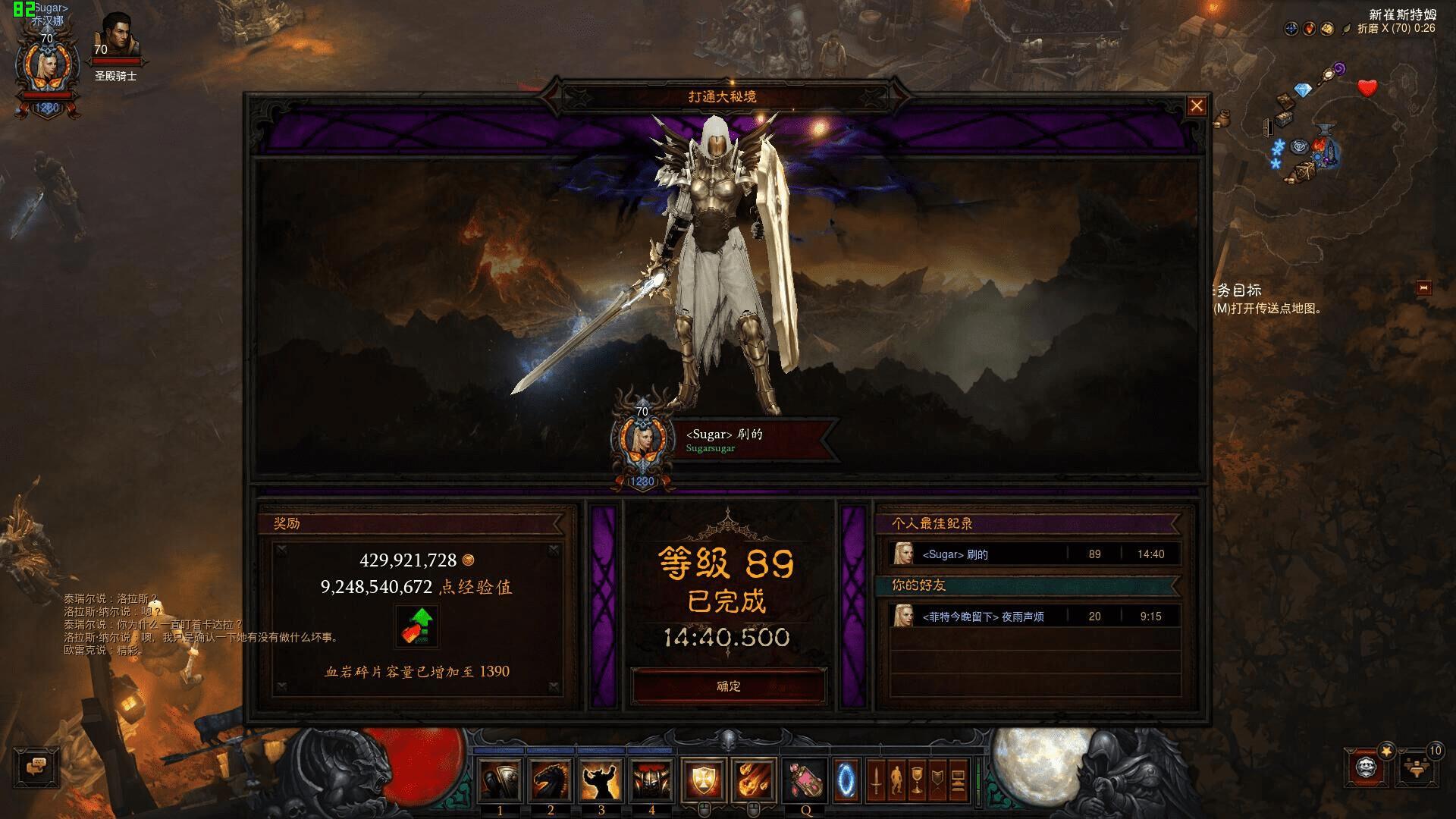Viewport: 1456px width, 819px height.
Task: Activate the horned helmet skill in slot 4
Action: pyautogui.click(x=651, y=780)
